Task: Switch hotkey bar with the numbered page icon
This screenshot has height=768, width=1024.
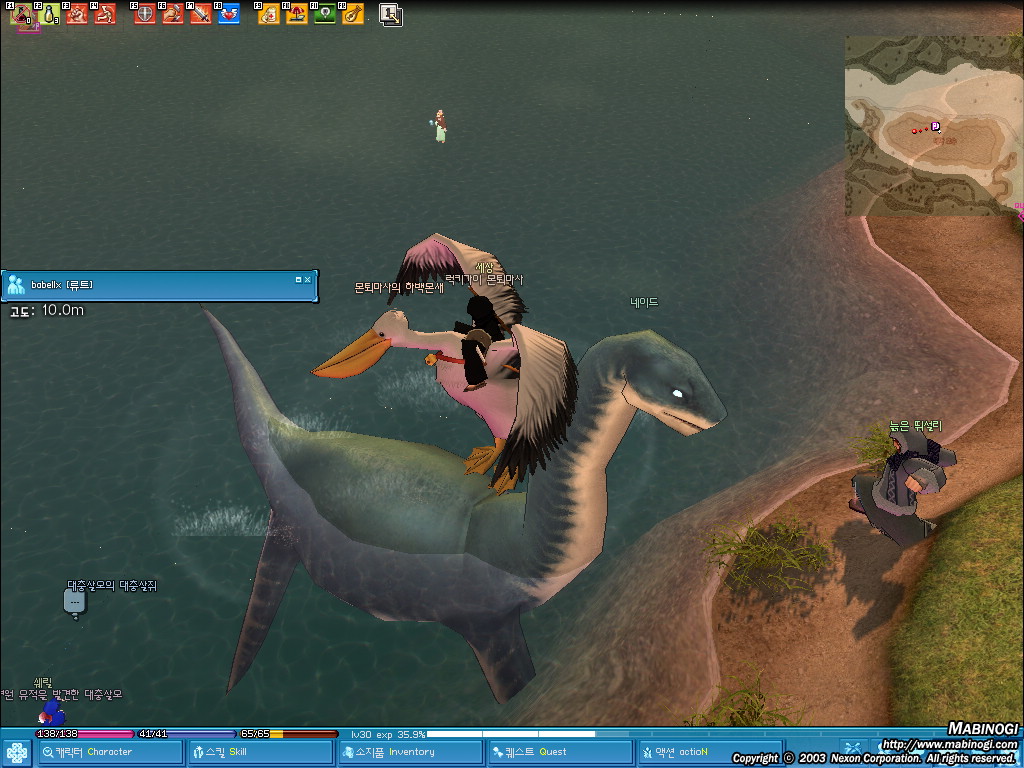Action: [x=391, y=14]
